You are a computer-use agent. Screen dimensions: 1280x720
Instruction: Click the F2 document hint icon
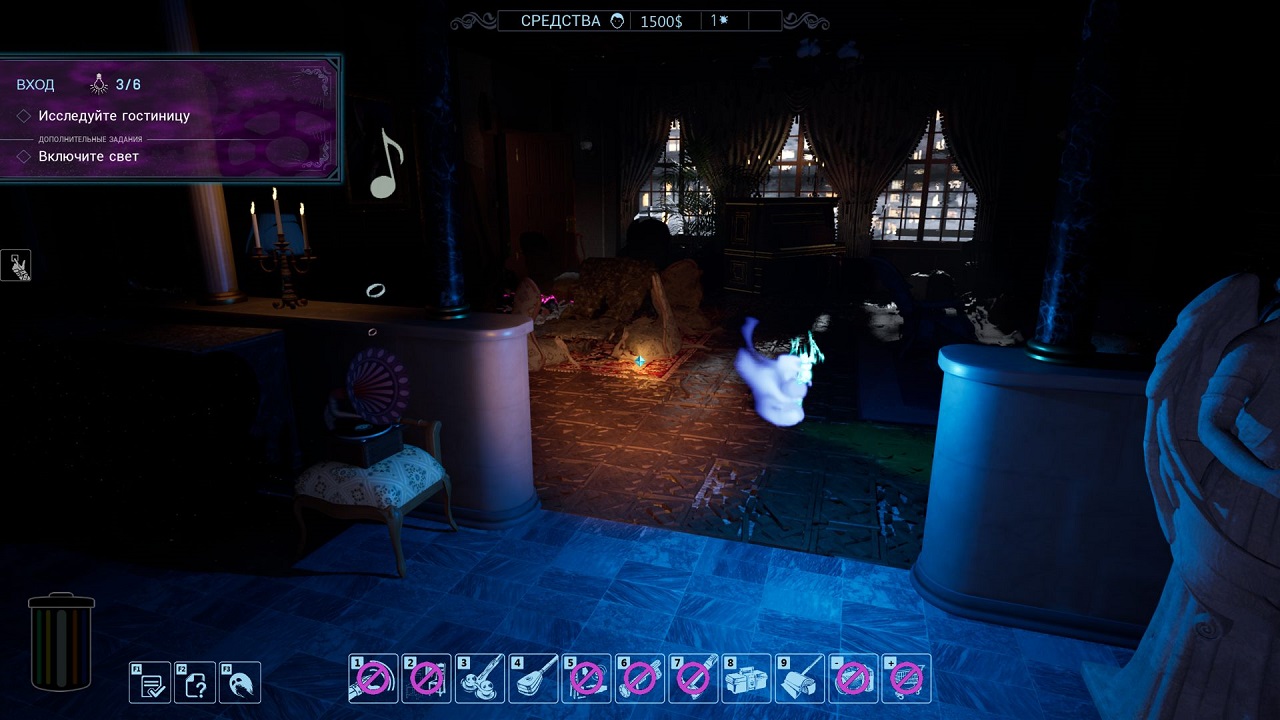[195, 683]
